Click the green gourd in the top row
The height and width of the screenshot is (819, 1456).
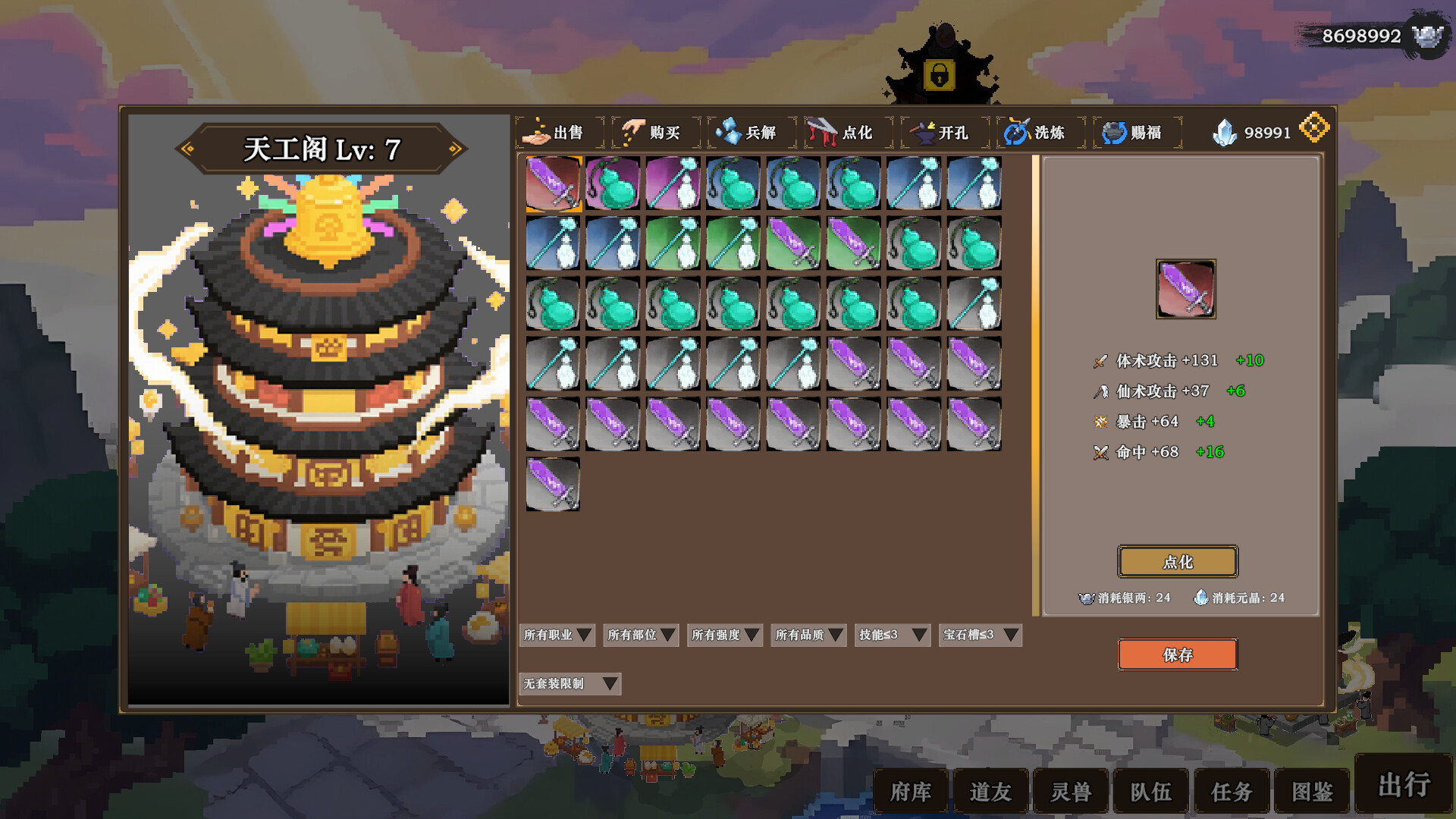pyautogui.click(x=613, y=182)
